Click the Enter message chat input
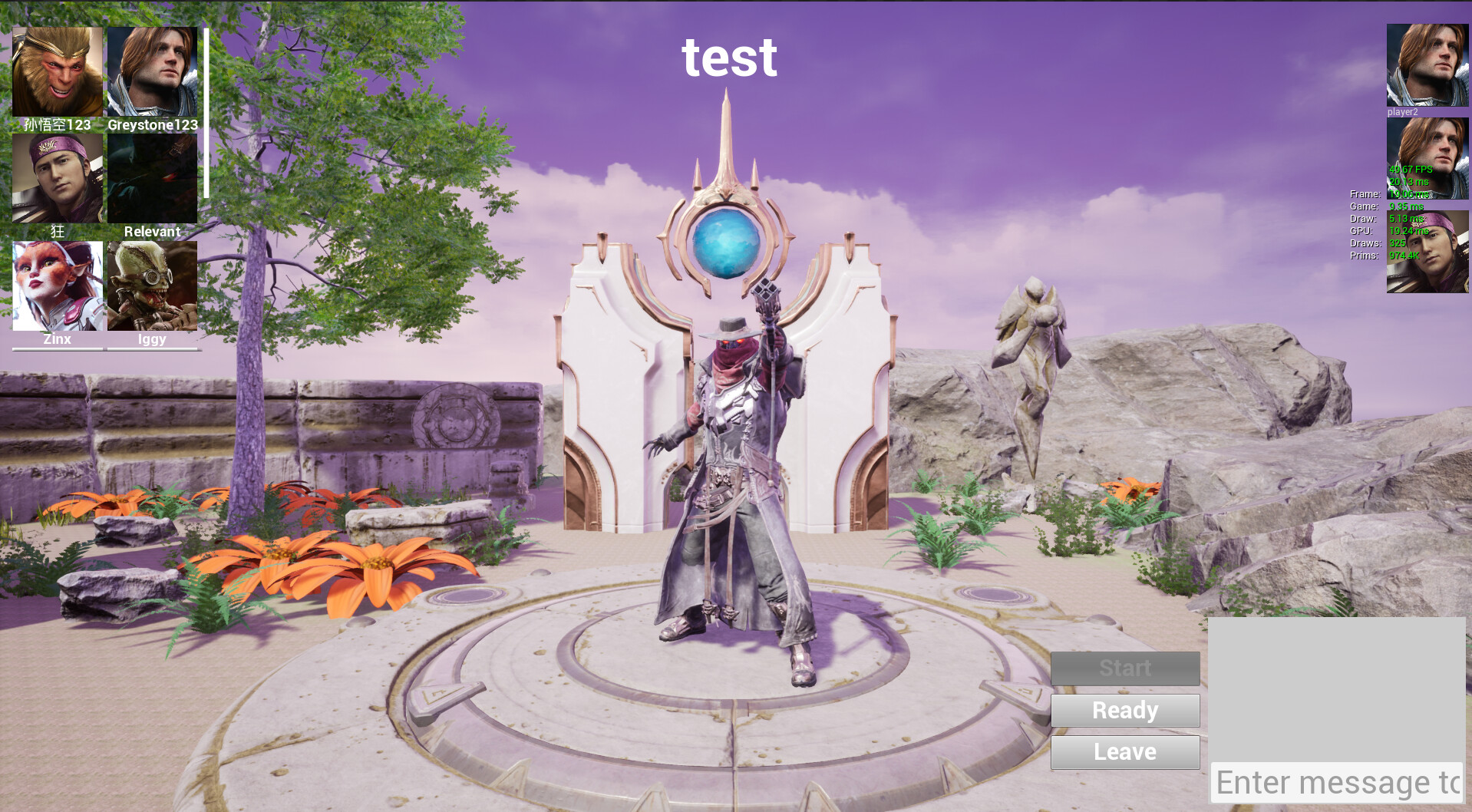Image resolution: width=1472 pixels, height=812 pixels. click(1335, 783)
